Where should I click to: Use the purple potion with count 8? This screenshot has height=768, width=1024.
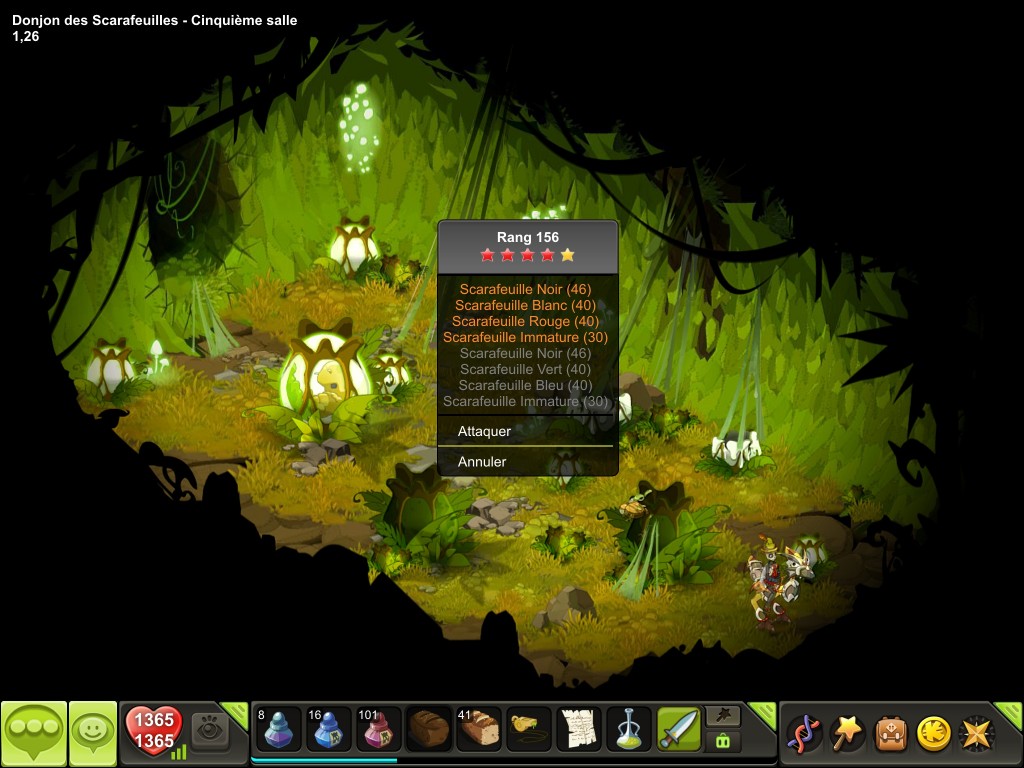279,729
